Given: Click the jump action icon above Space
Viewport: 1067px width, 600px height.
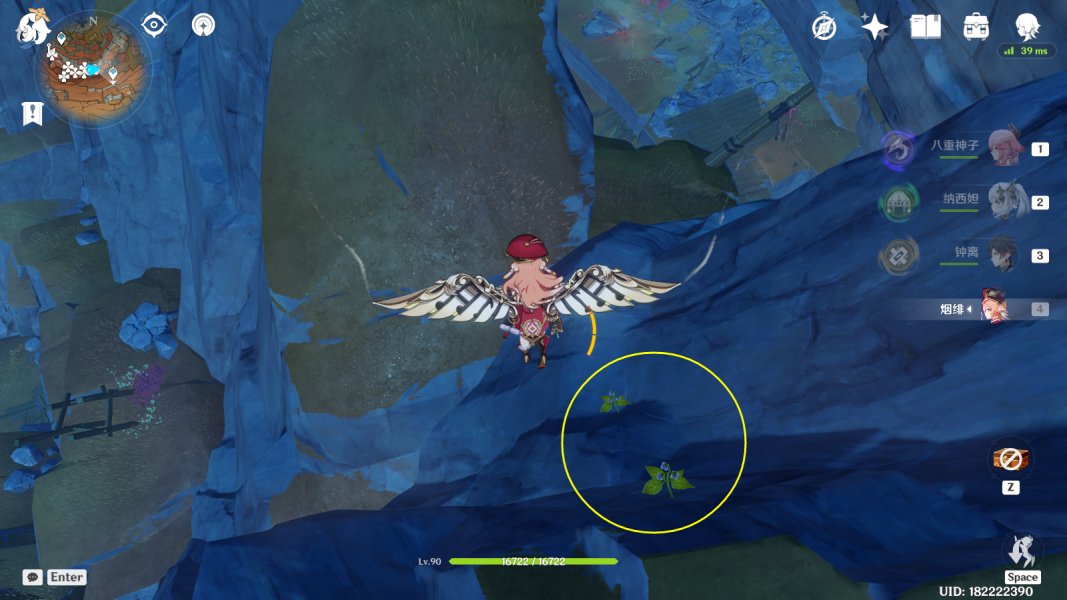Looking at the screenshot, I should pos(1022,549).
